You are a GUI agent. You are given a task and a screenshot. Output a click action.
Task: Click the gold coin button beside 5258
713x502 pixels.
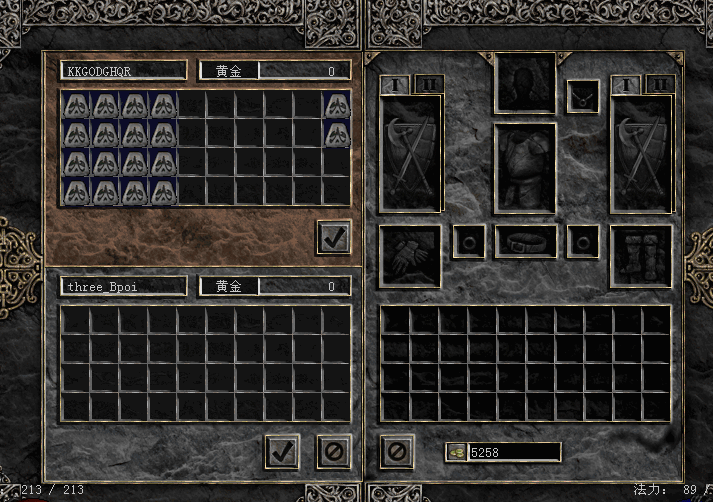click(x=455, y=452)
